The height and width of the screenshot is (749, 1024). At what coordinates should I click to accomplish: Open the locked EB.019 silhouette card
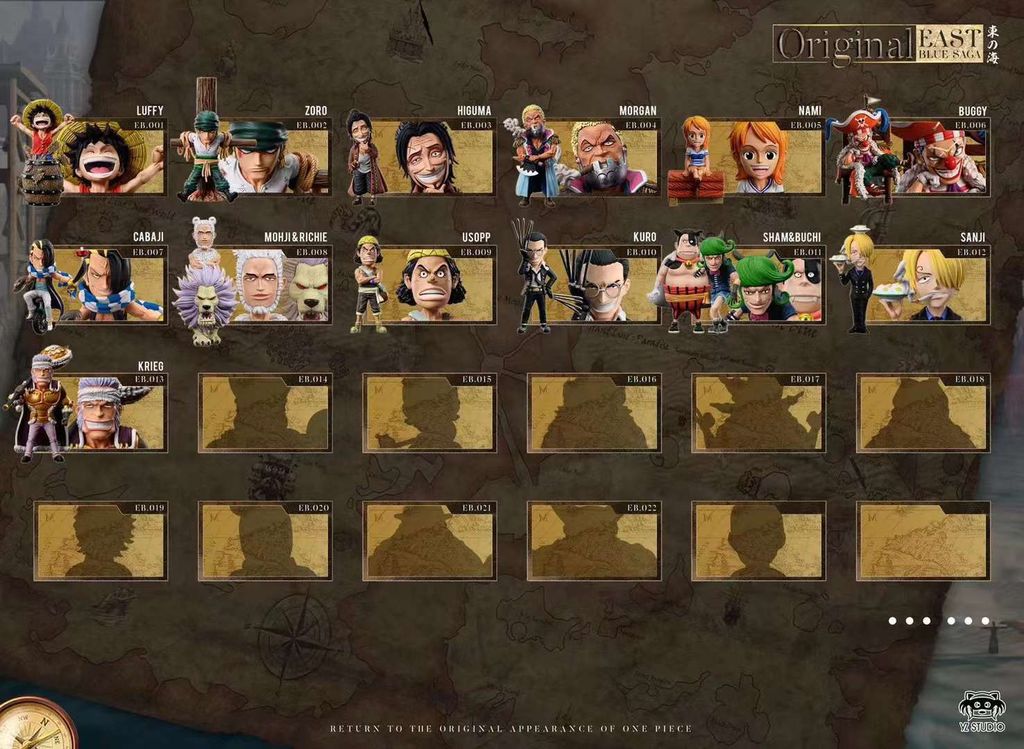click(x=100, y=540)
